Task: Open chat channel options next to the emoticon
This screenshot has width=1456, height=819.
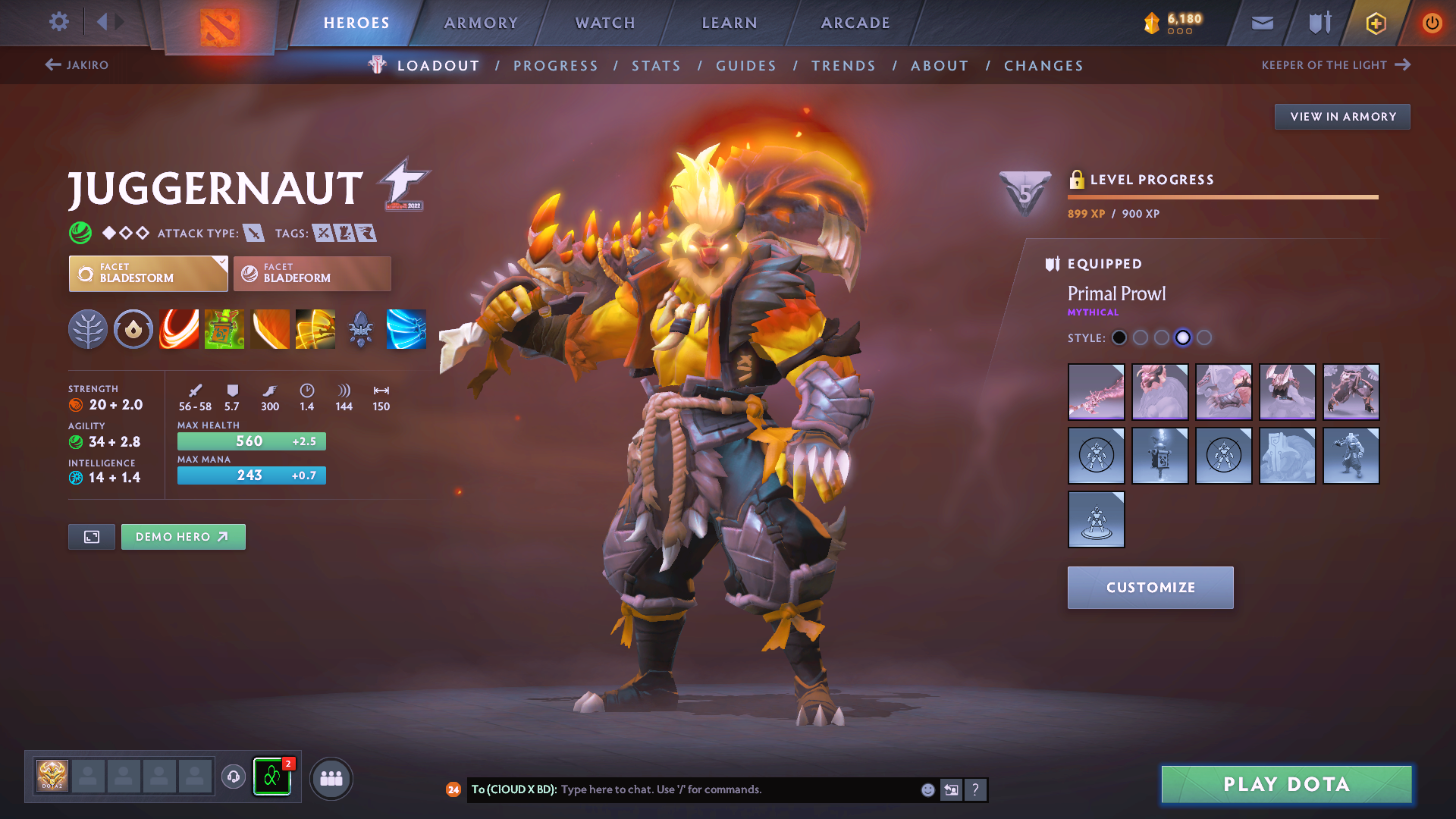Action: tap(951, 789)
